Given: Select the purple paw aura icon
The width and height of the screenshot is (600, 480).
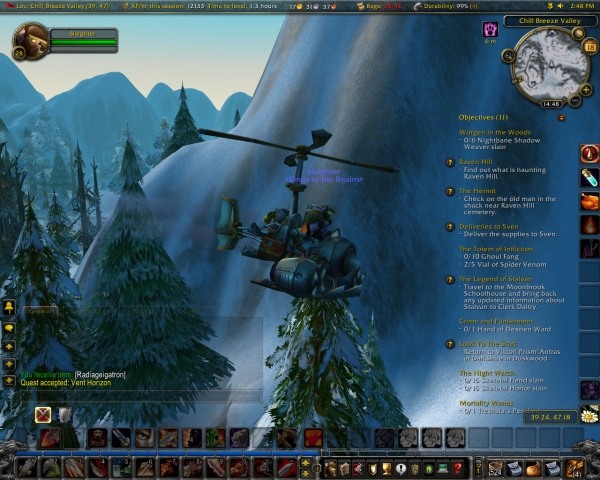Looking at the screenshot, I should (491, 30).
